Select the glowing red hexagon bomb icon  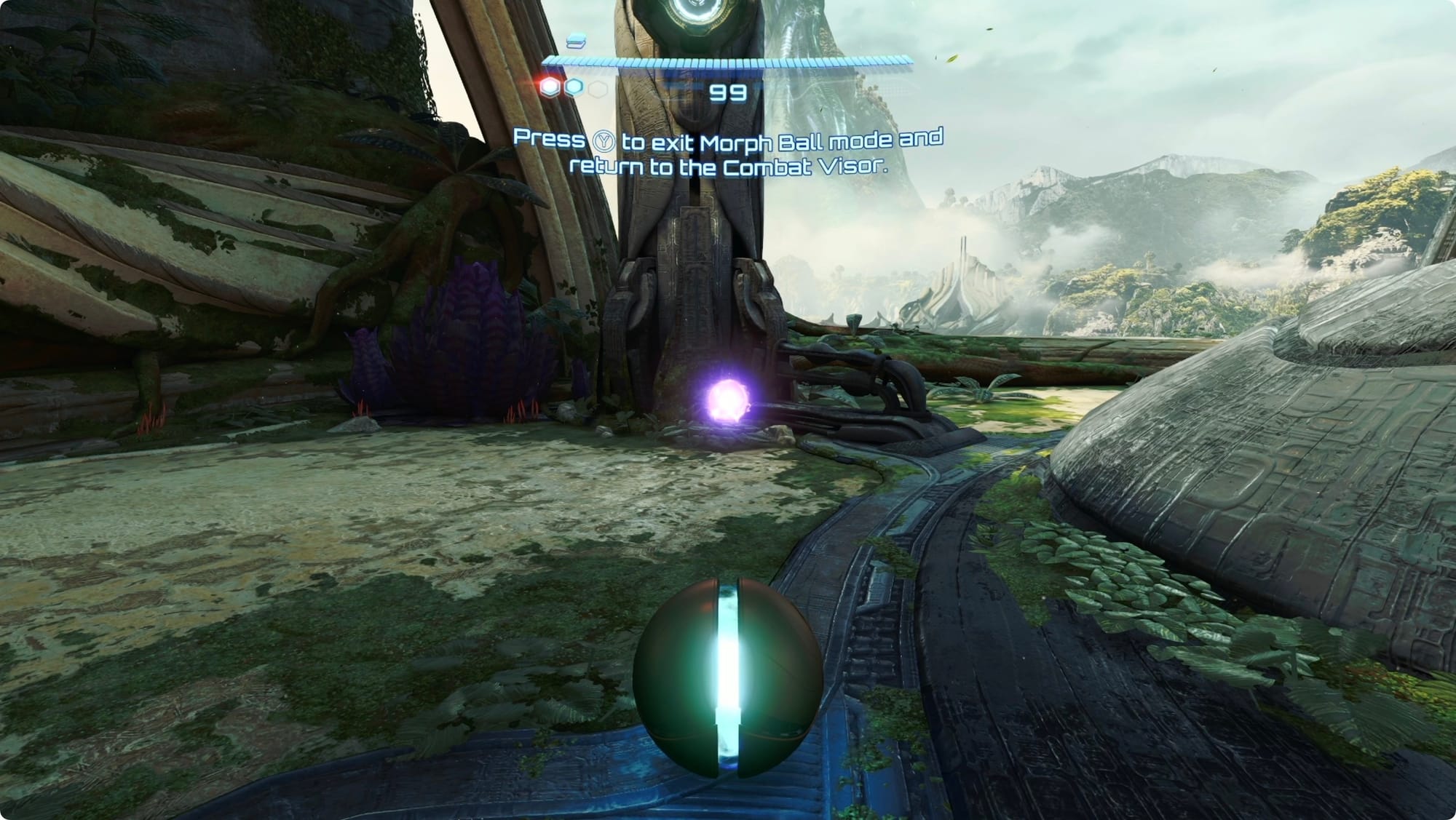tap(550, 87)
